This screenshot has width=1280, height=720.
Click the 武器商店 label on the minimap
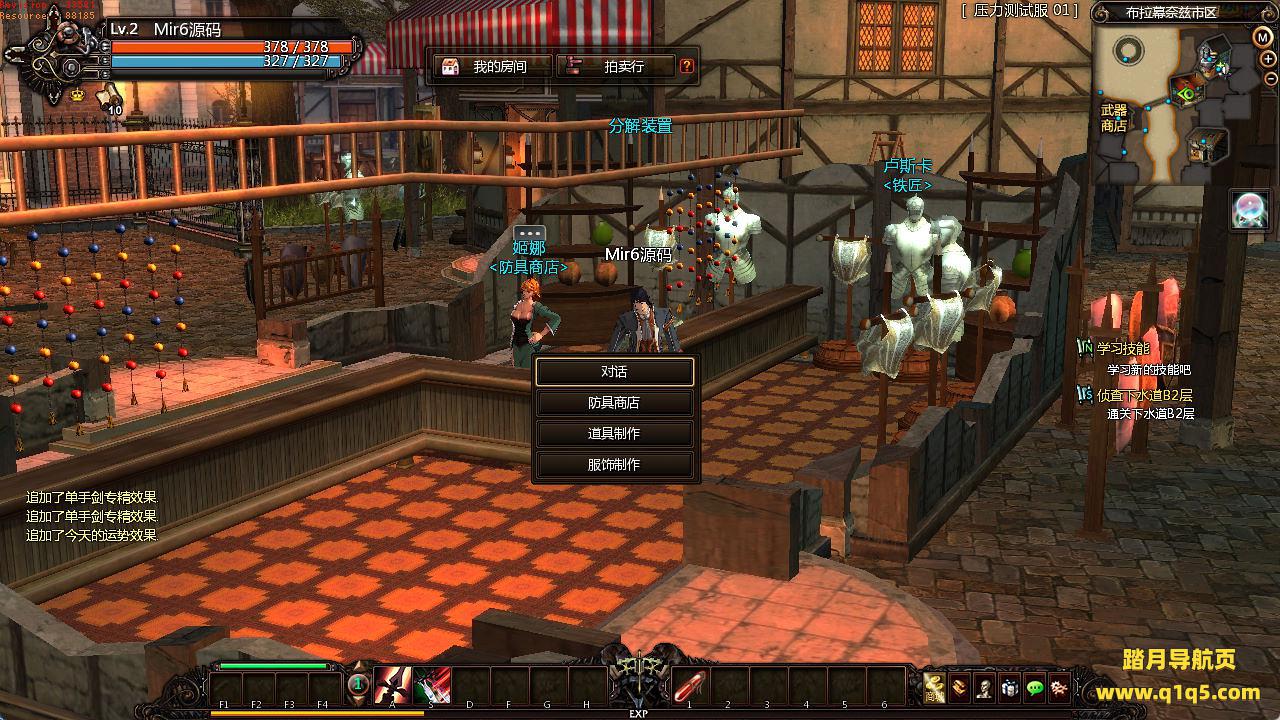click(x=1113, y=118)
